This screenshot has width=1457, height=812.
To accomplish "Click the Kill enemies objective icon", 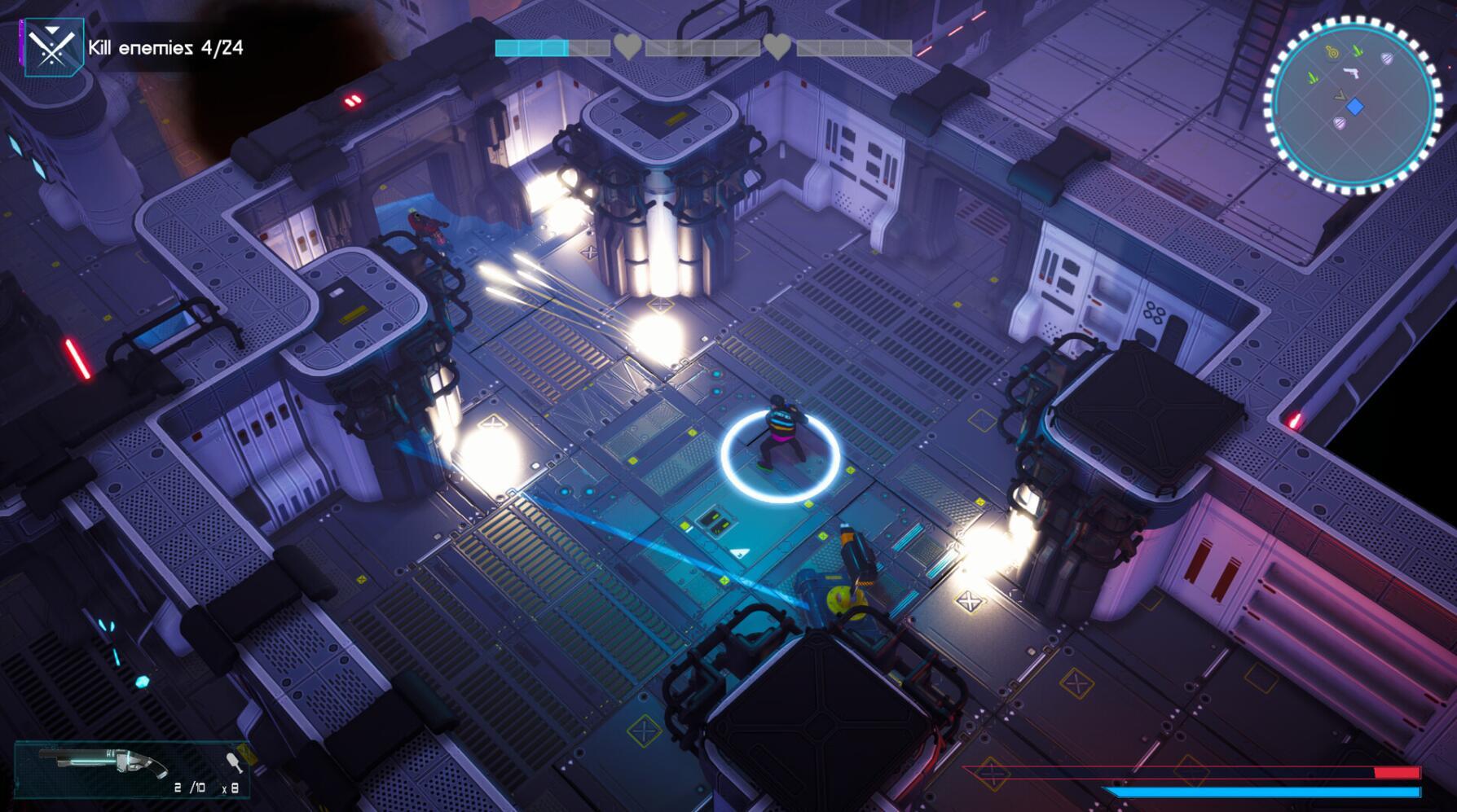I will coord(53,47).
